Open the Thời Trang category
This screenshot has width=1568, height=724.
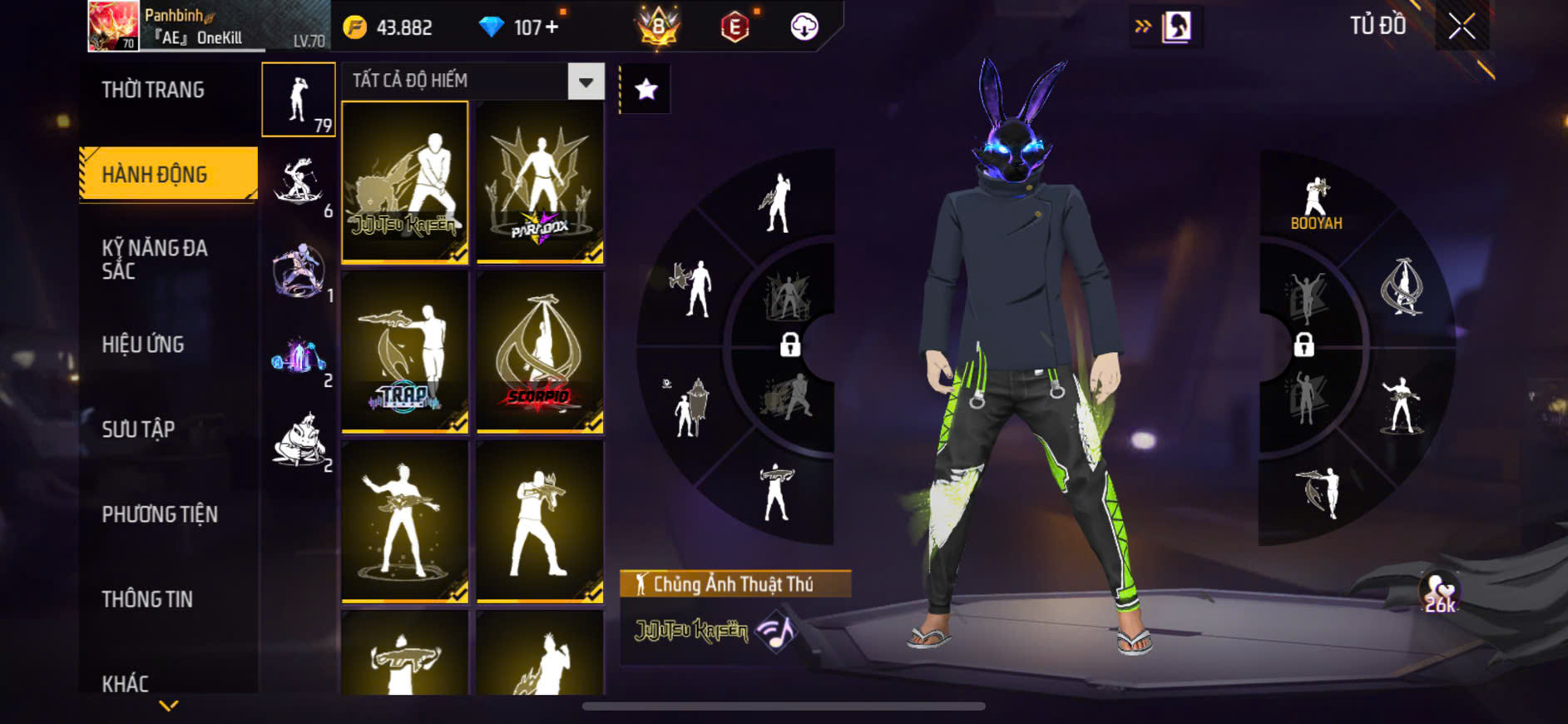(153, 90)
